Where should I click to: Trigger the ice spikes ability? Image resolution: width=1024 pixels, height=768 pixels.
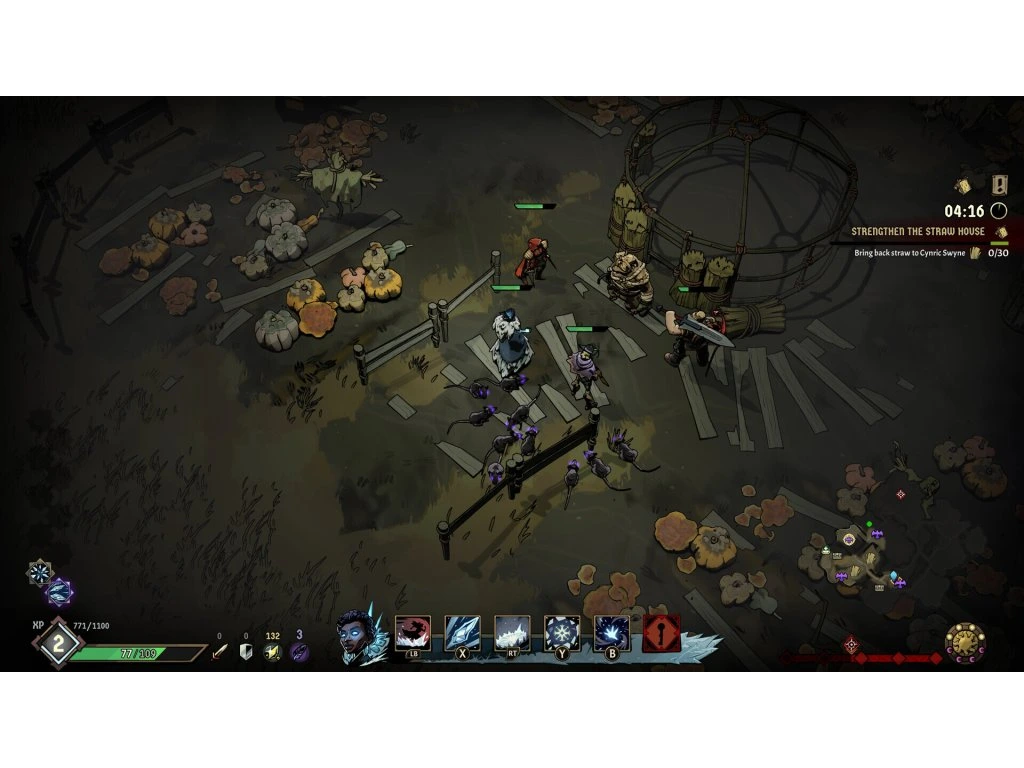click(512, 633)
